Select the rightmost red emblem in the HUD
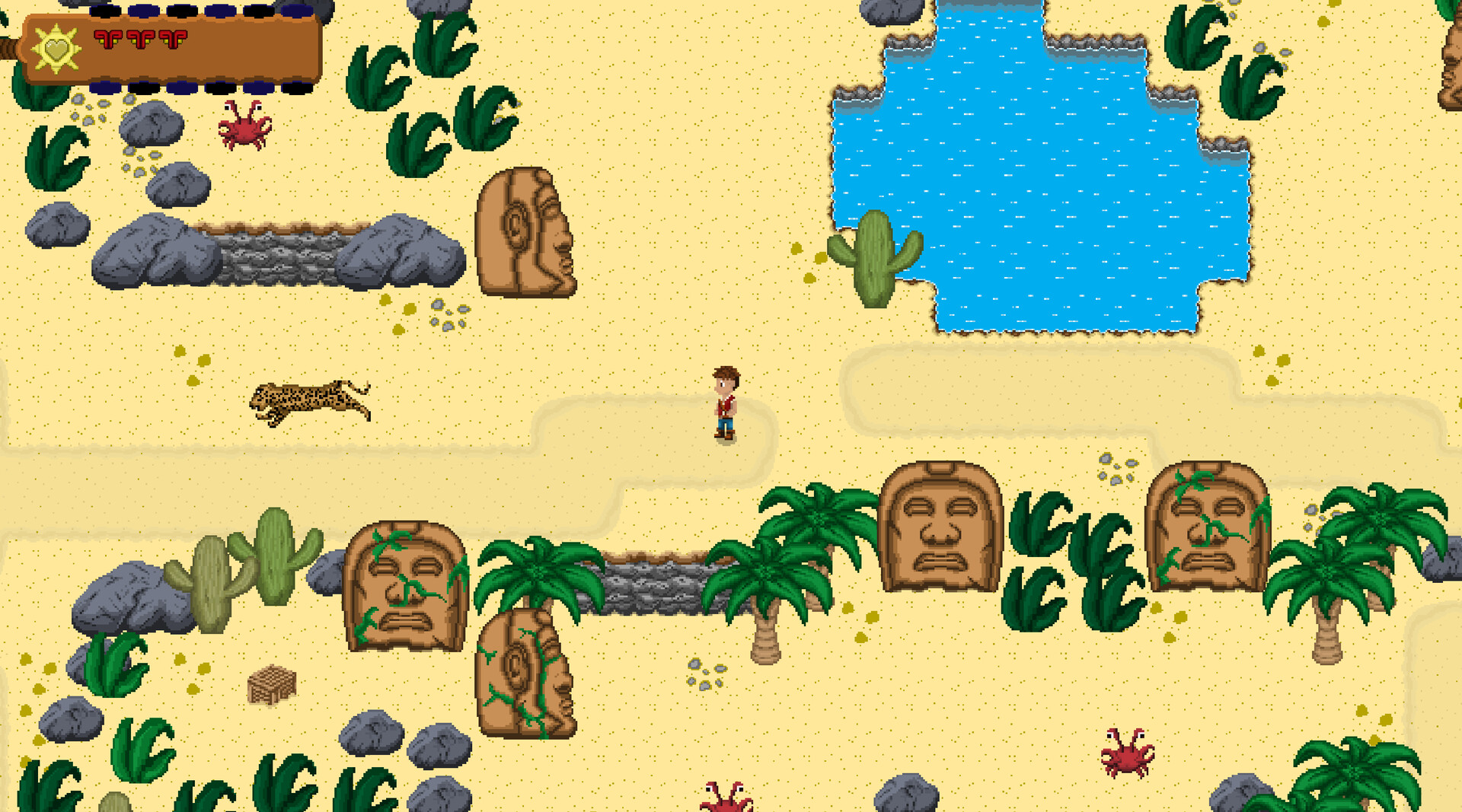 174,40
